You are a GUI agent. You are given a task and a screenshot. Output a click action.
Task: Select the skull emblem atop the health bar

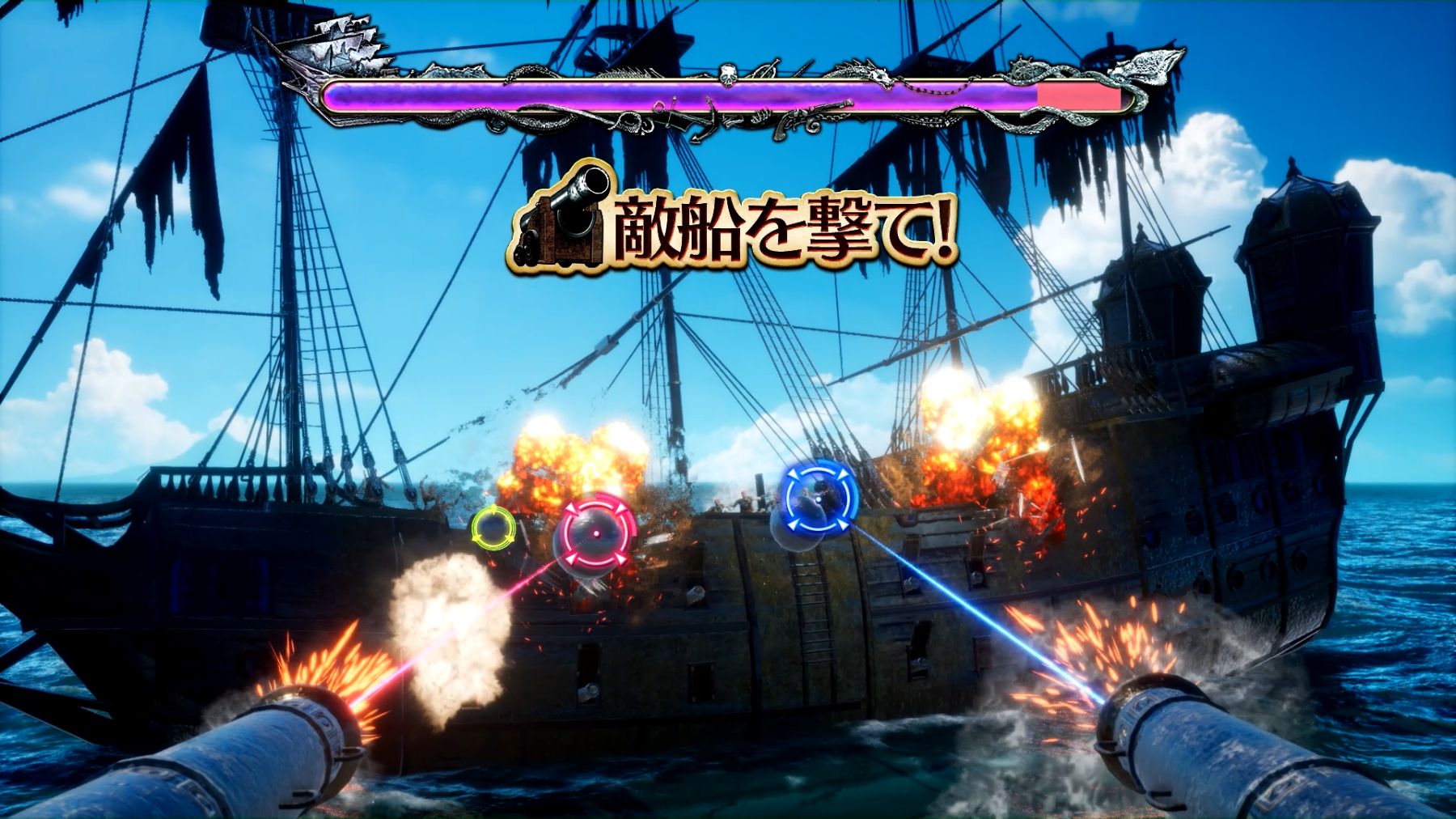(726, 75)
